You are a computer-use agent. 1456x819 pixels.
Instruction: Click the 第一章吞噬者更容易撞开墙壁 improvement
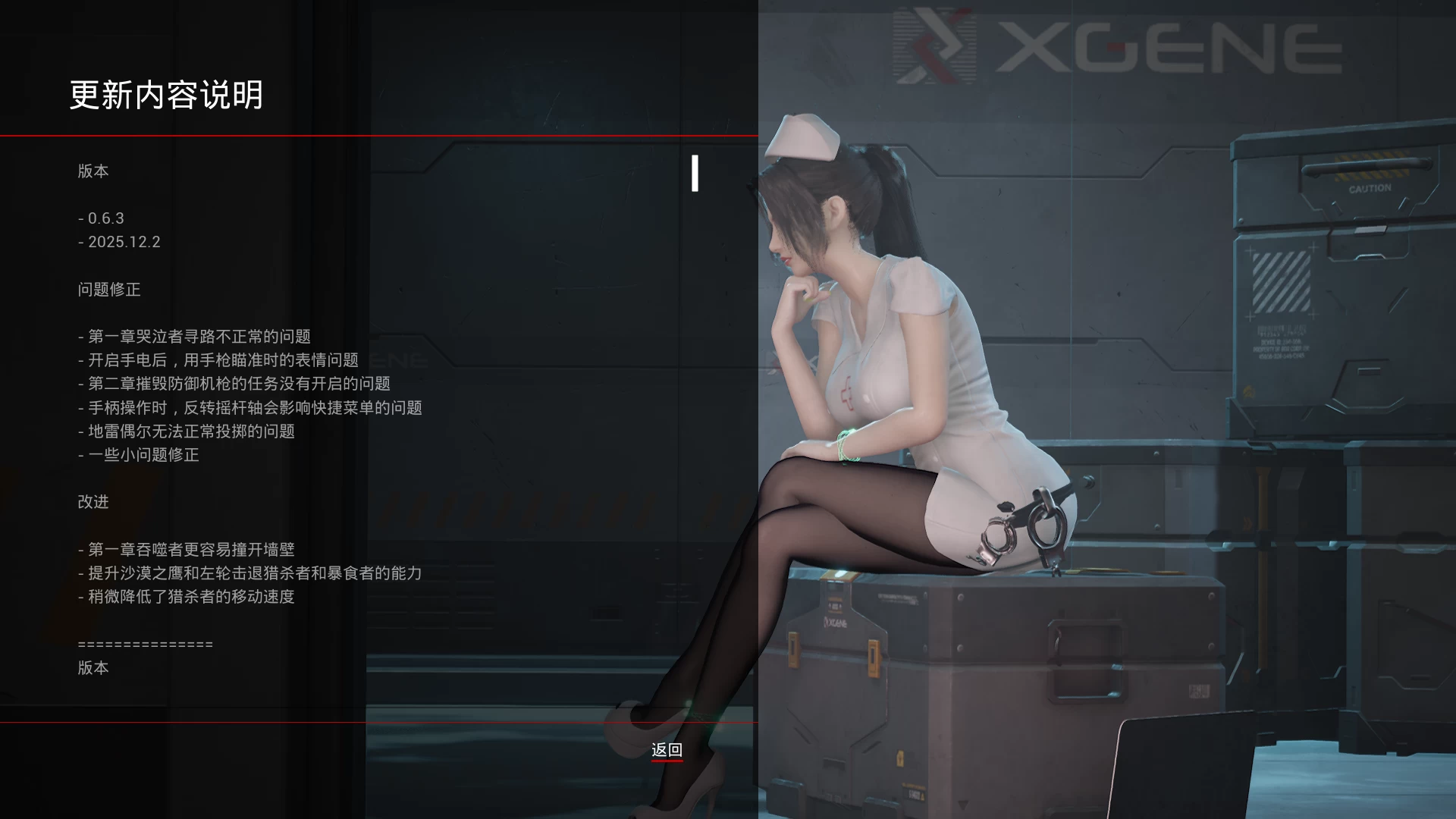tap(189, 549)
